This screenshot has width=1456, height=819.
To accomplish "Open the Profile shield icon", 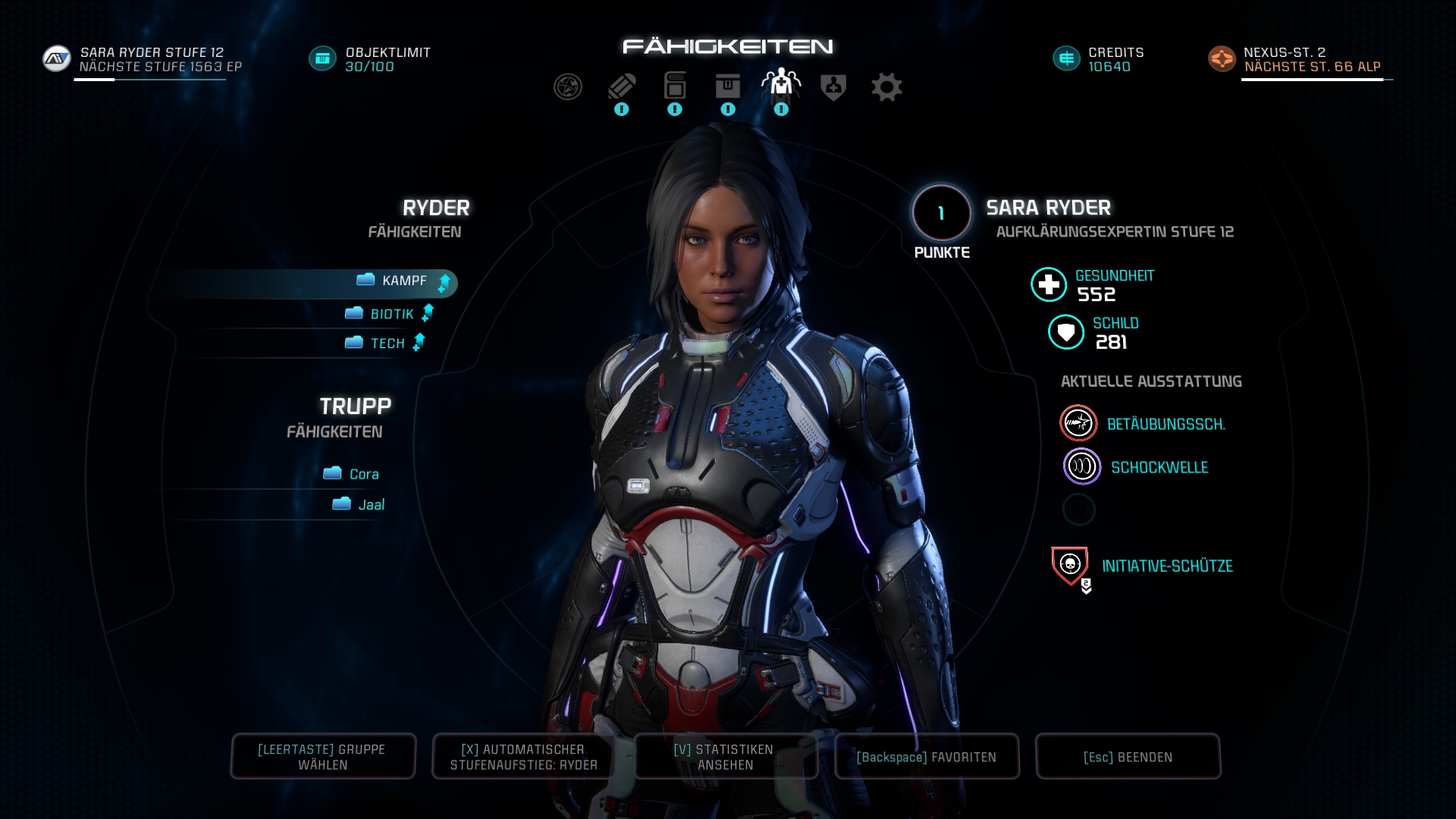I will tap(833, 86).
